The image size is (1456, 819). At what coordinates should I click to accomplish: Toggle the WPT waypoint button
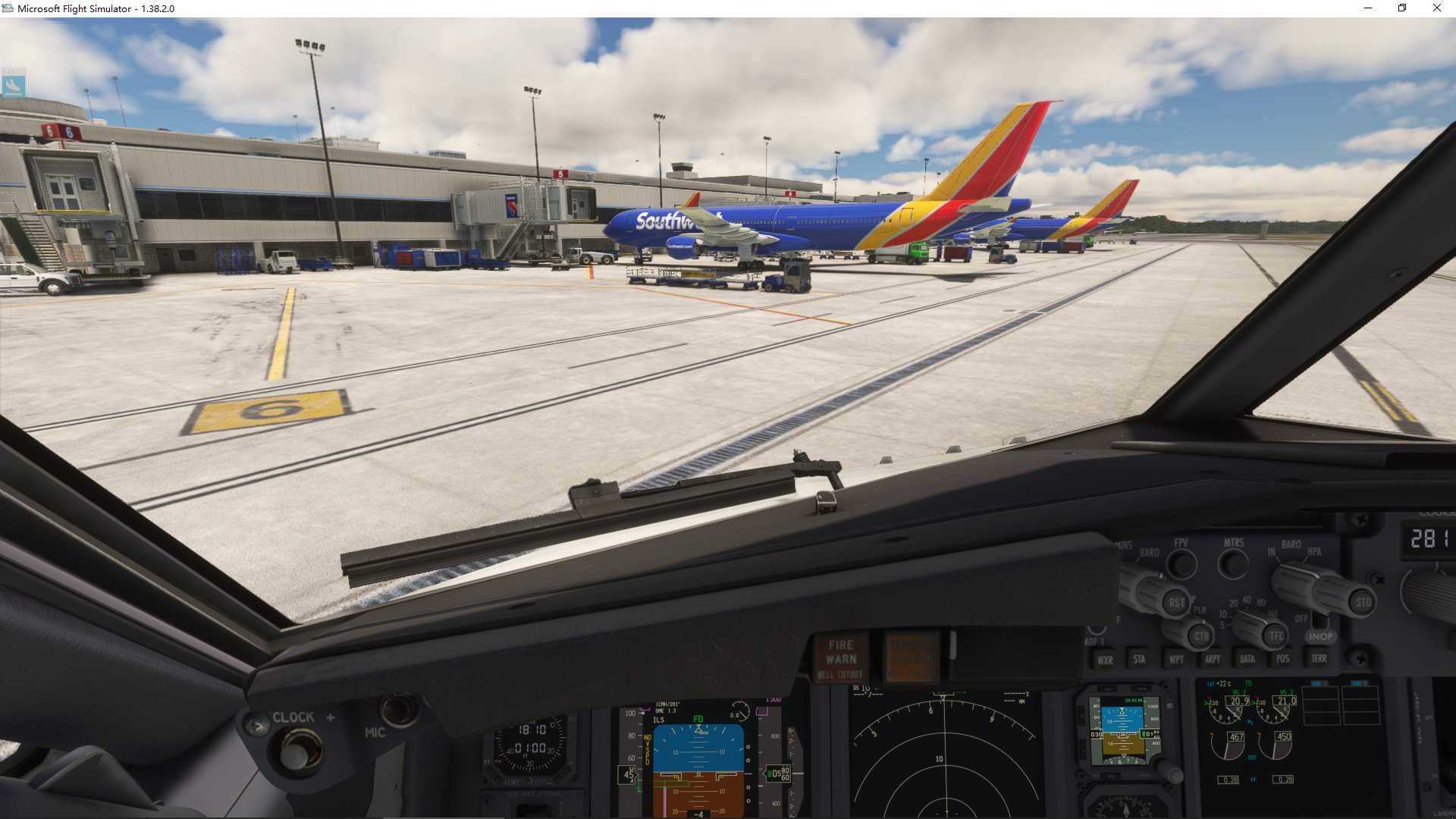pos(1176,659)
